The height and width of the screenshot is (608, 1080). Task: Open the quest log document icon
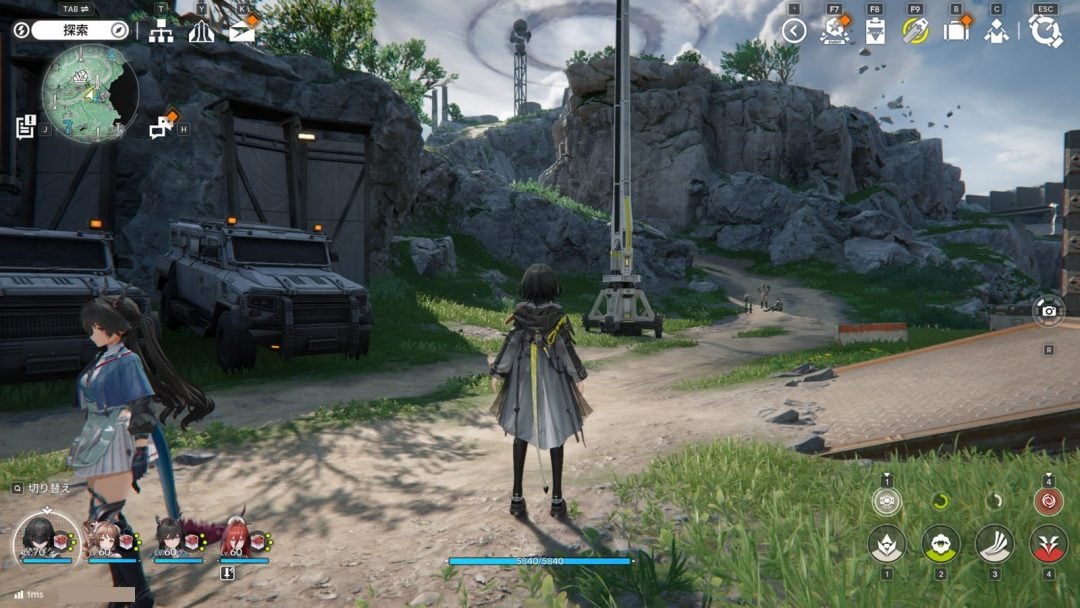[x=25, y=127]
